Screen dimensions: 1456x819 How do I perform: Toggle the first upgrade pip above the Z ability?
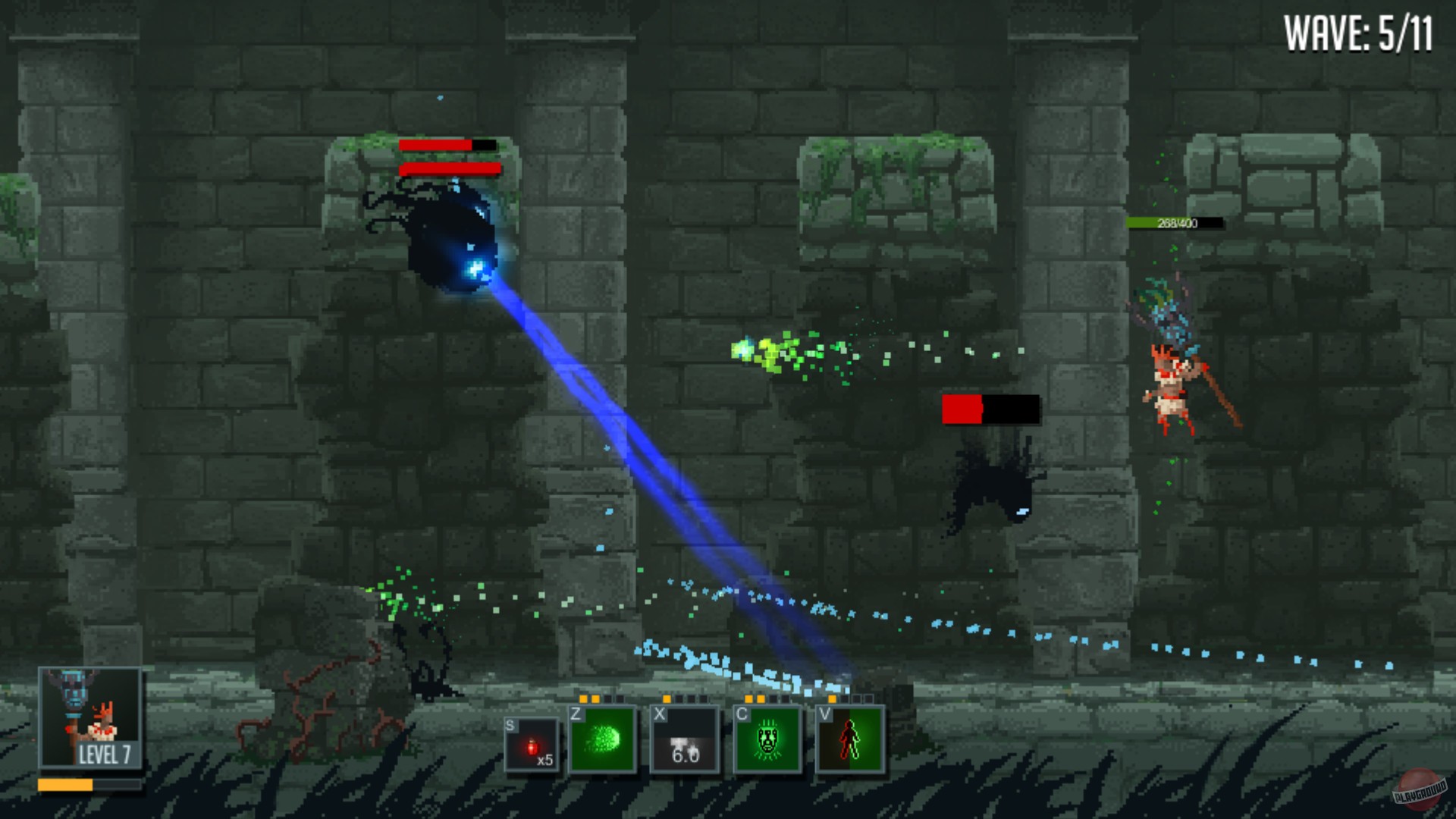[x=583, y=698]
